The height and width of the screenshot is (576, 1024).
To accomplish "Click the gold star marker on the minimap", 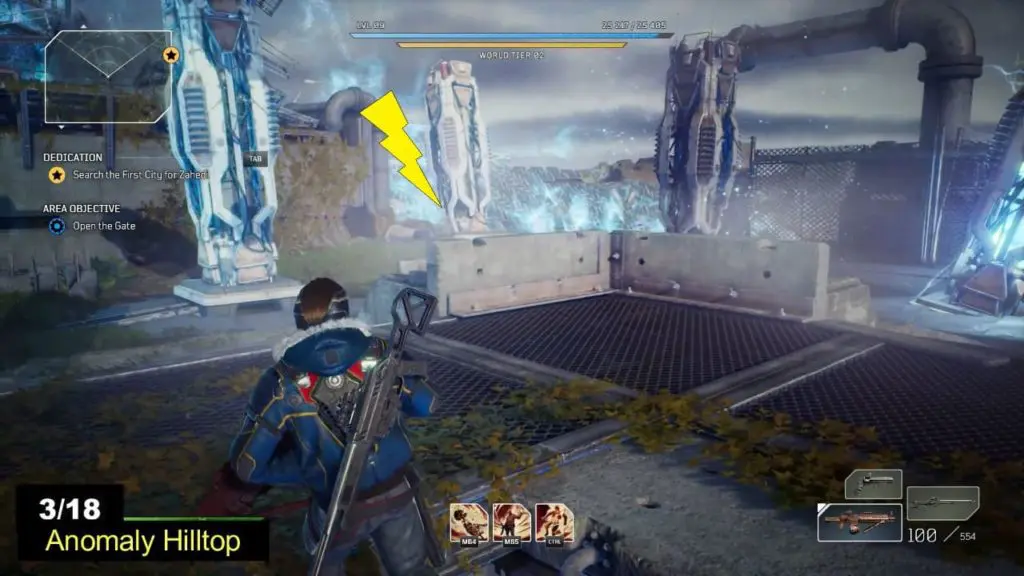I will coord(170,54).
